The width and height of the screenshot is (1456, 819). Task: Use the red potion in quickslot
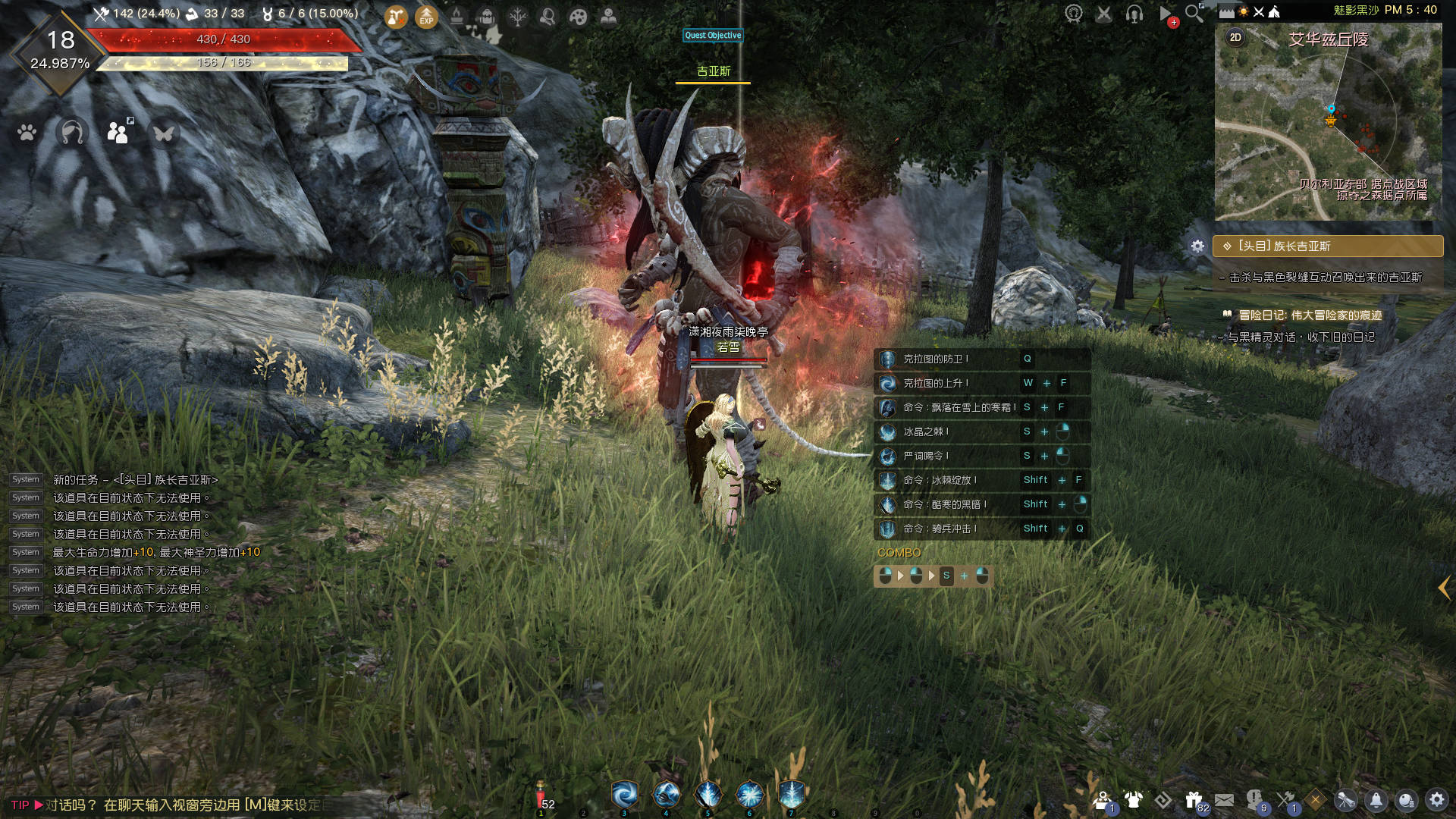541,796
